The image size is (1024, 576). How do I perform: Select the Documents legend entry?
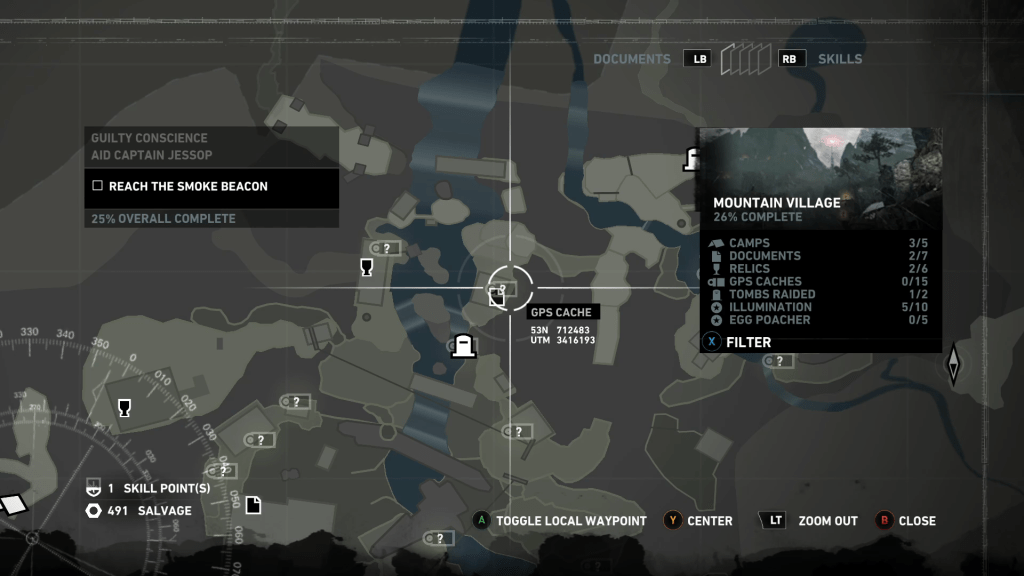tap(764, 256)
